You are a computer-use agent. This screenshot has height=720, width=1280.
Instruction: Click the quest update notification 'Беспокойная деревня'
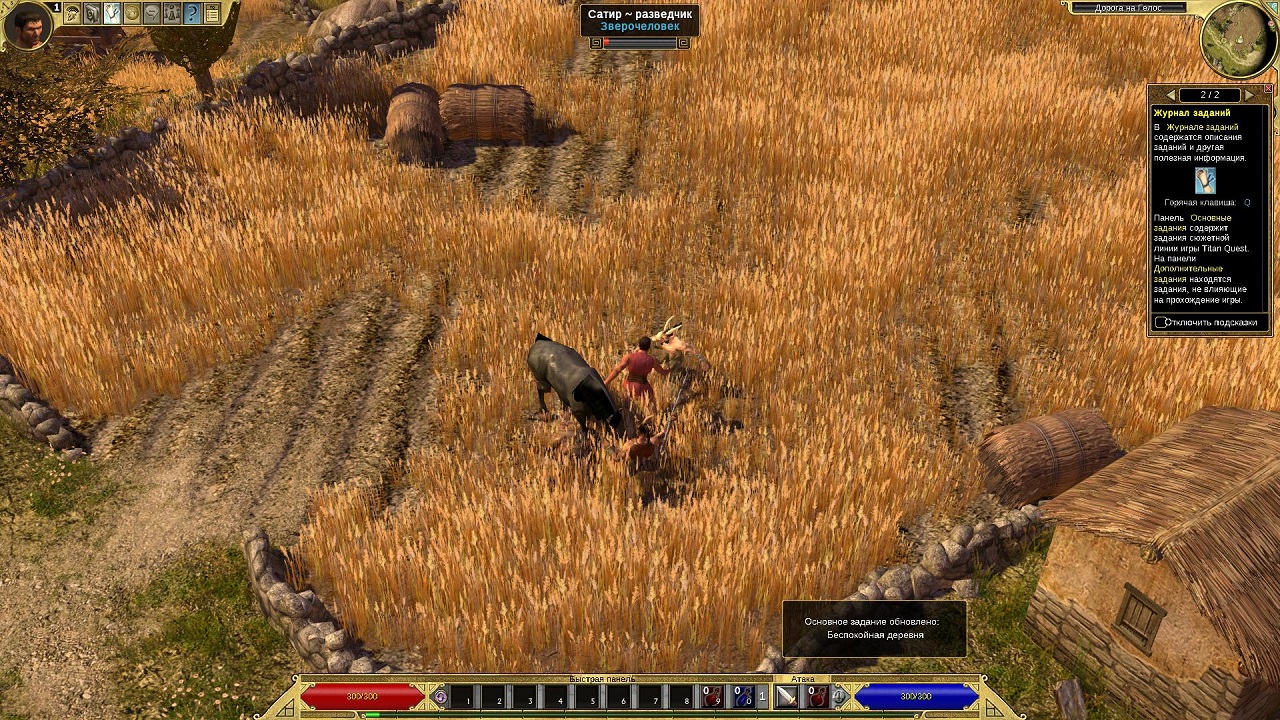click(x=874, y=628)
